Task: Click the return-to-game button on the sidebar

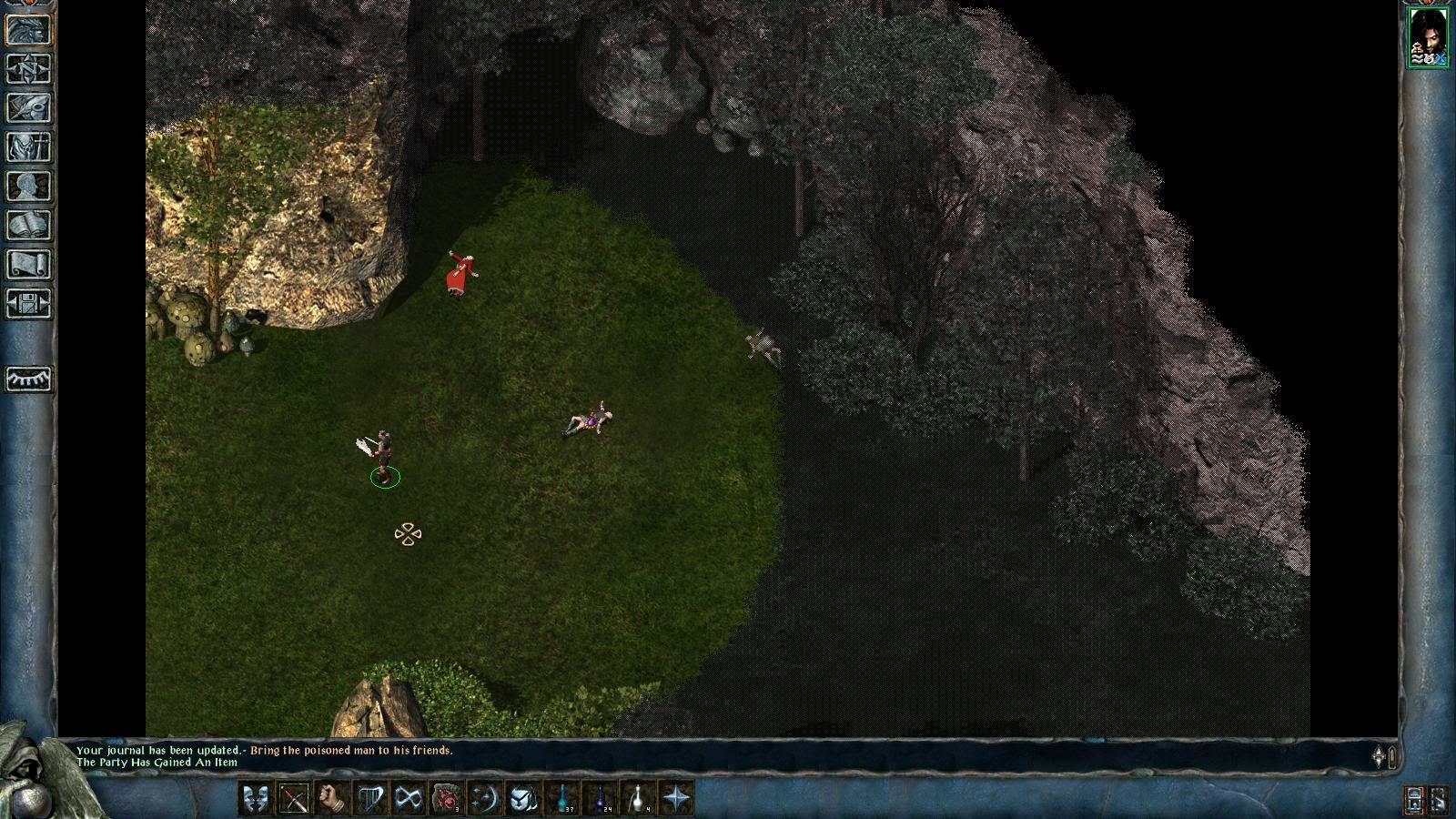Action: [28, 30]
